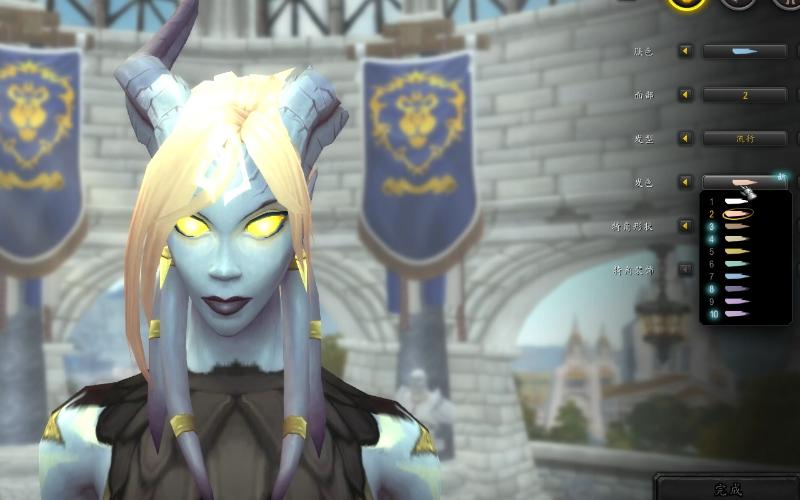This screenshot has width=800, height=500.
Task: Pick pale green hair color option 6
Action: 736,264
